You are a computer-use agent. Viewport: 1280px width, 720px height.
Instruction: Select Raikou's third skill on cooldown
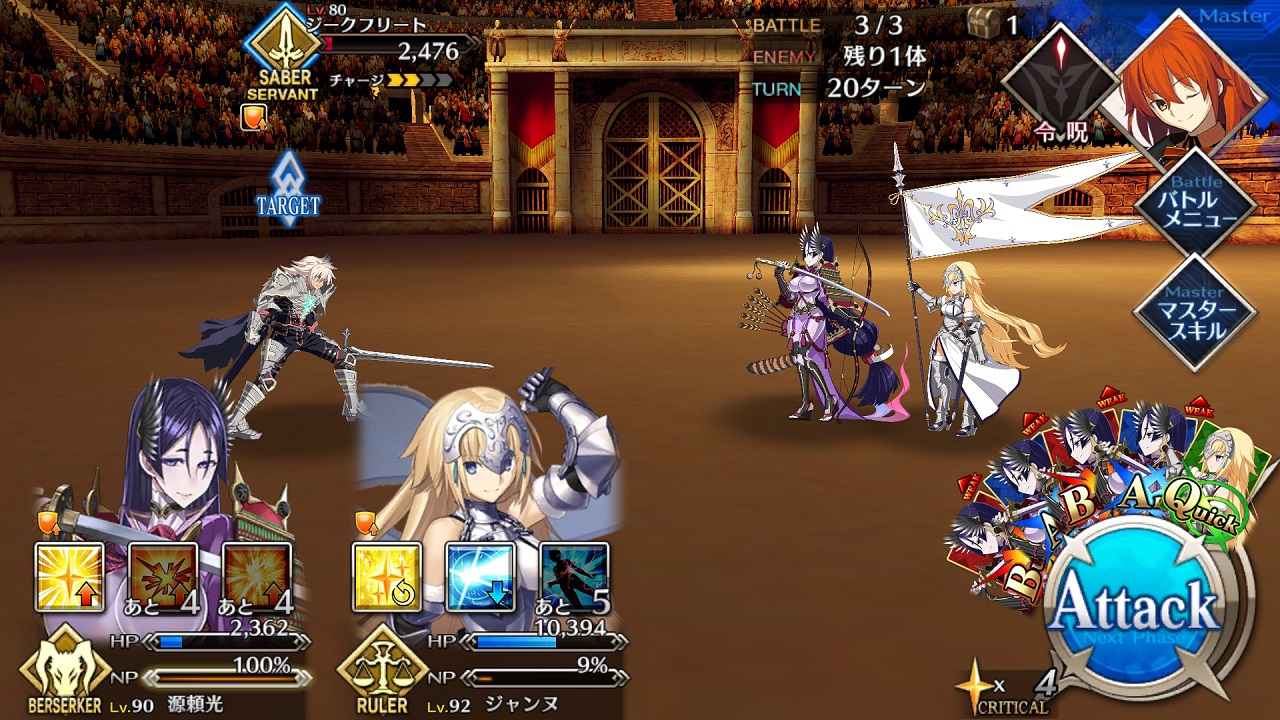pos(257,577)
